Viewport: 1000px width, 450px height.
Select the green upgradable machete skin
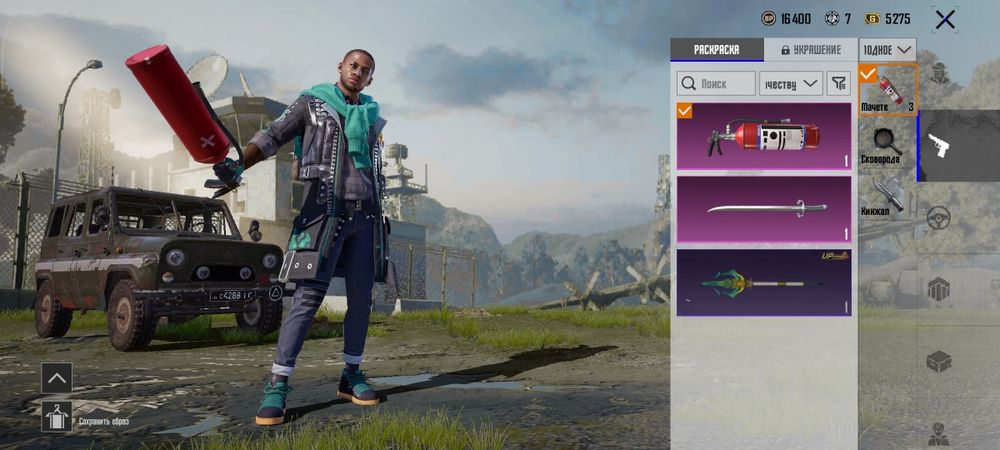coord(764,282)
